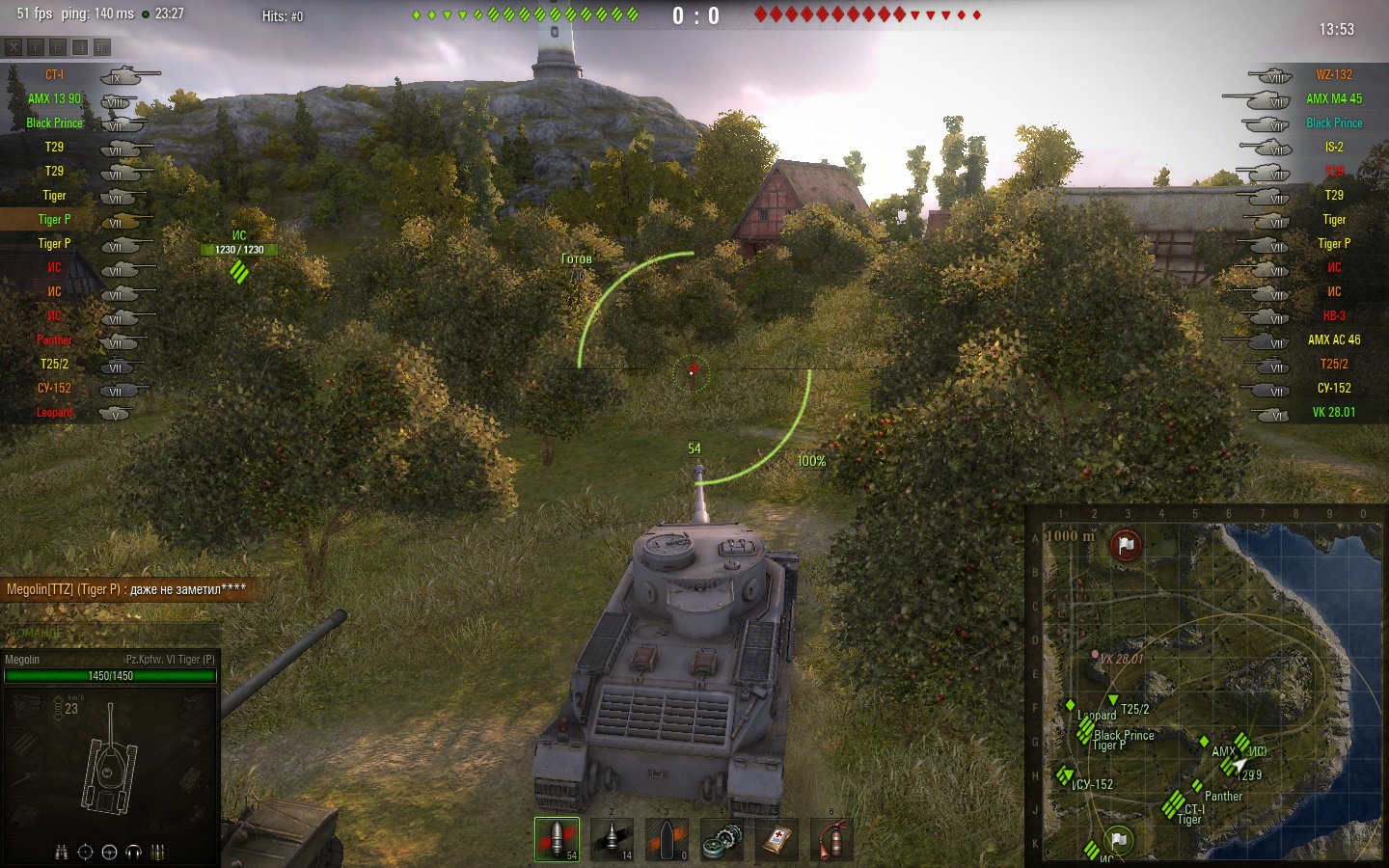Choose the empty HE shell slot

[667, 839]
